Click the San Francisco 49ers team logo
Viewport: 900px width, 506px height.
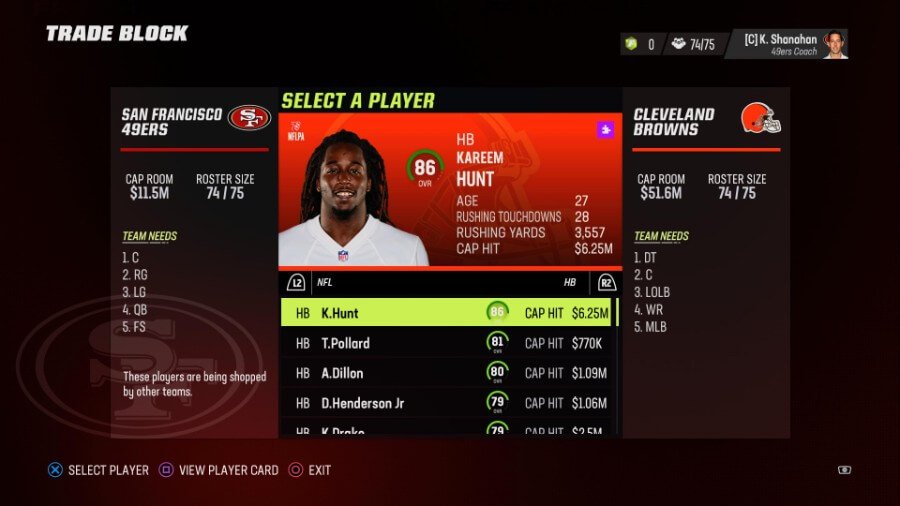(249, 118)
